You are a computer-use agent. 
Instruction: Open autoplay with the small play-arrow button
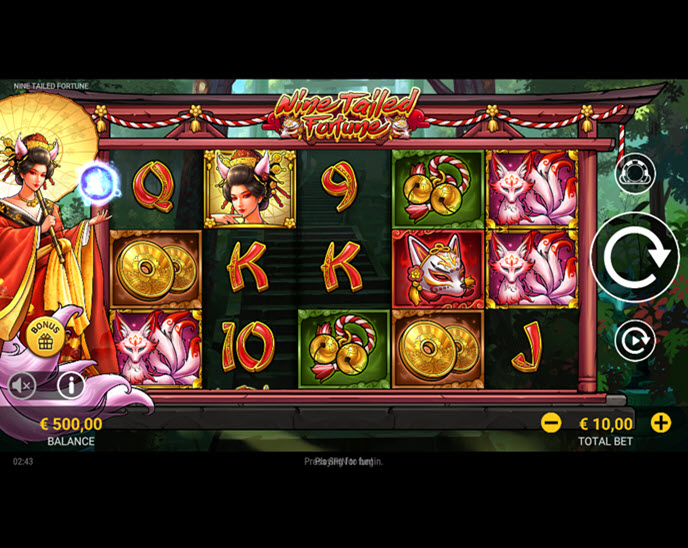click(x=634, y=341)
